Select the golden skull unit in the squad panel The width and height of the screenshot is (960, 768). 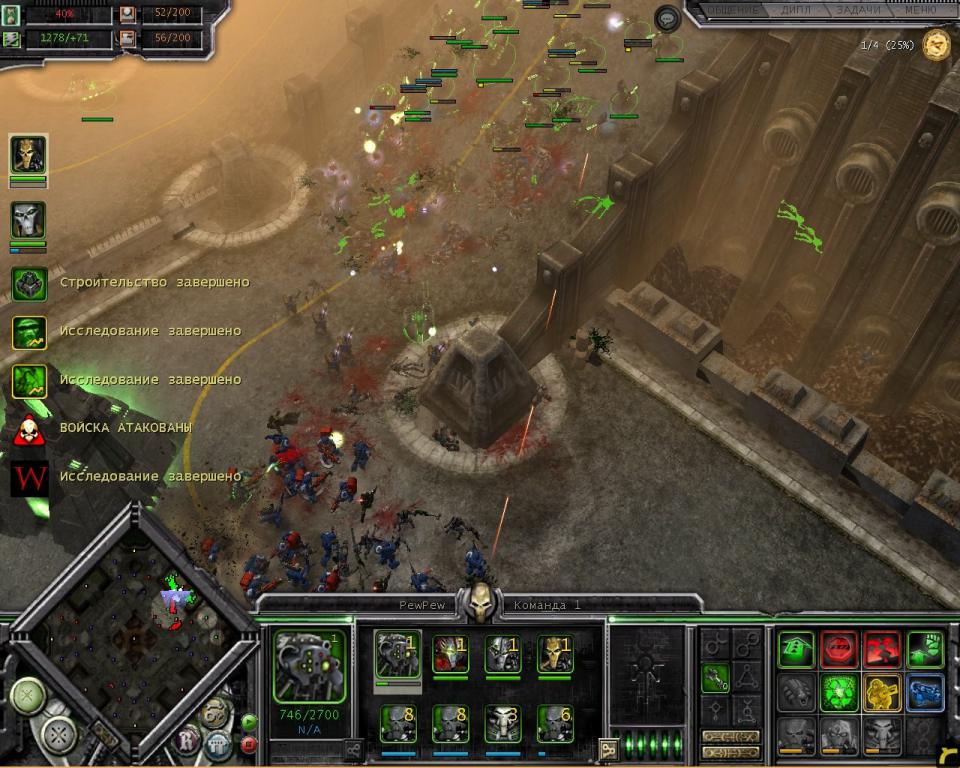click(555, 654)
